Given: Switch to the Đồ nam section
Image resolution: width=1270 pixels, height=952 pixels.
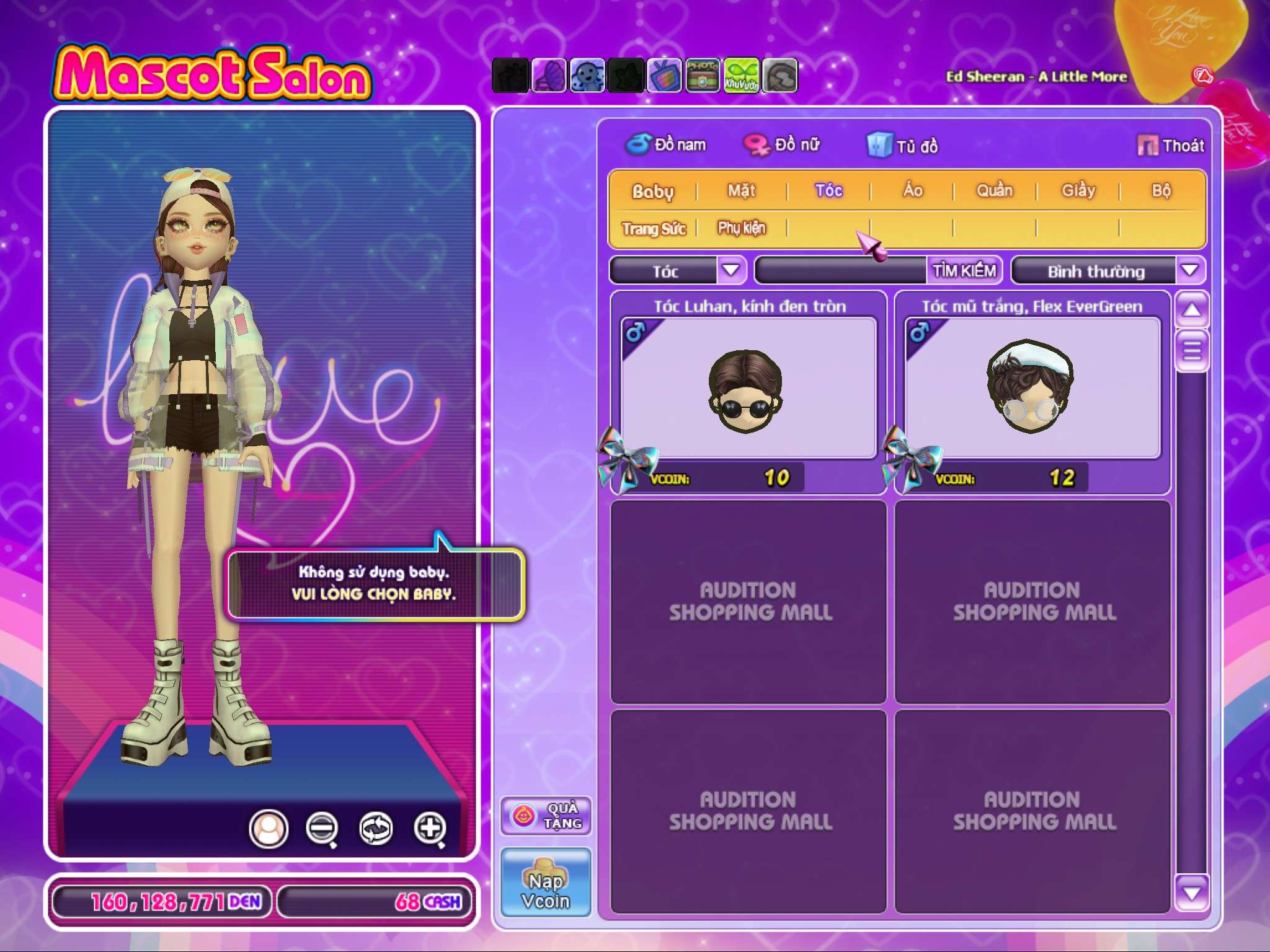Looking at the screenshot, I should [x=667, y=145].
